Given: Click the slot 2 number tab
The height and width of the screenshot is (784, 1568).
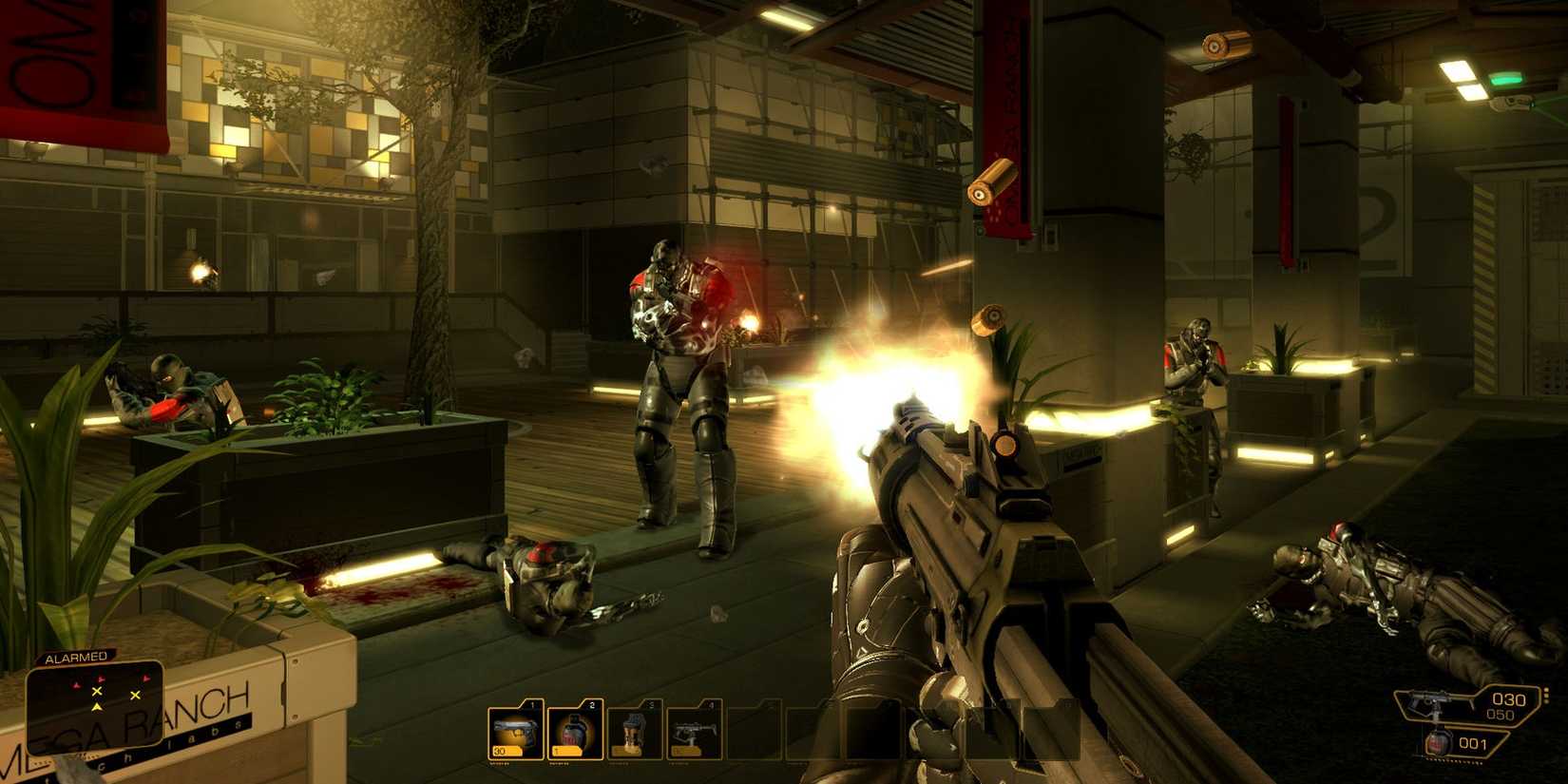Looking at the screenshot, I should tap(591, 703).
